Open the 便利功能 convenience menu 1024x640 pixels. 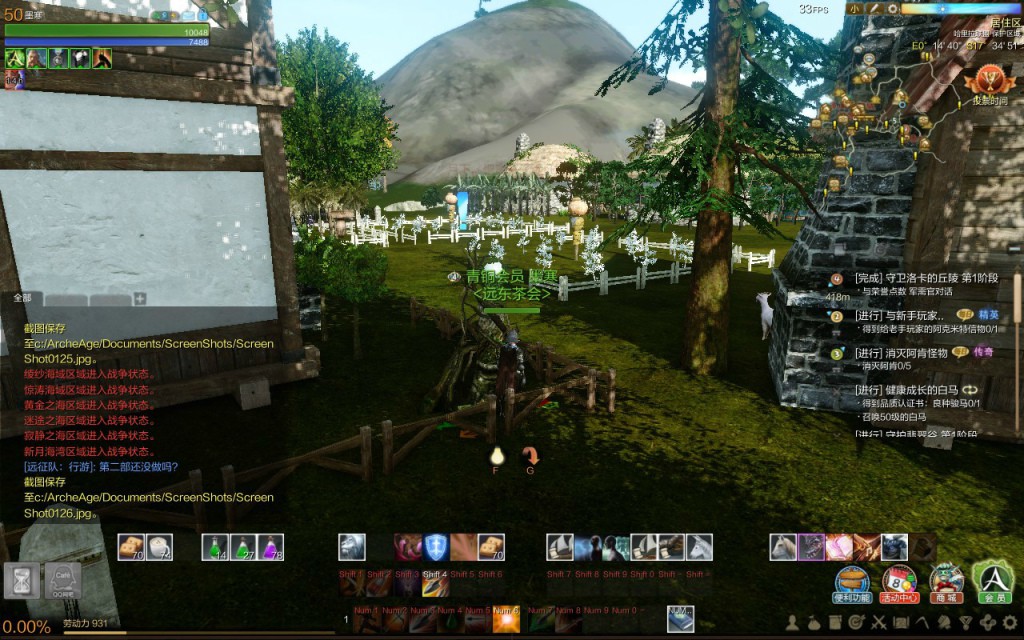(x=852, y=580)
